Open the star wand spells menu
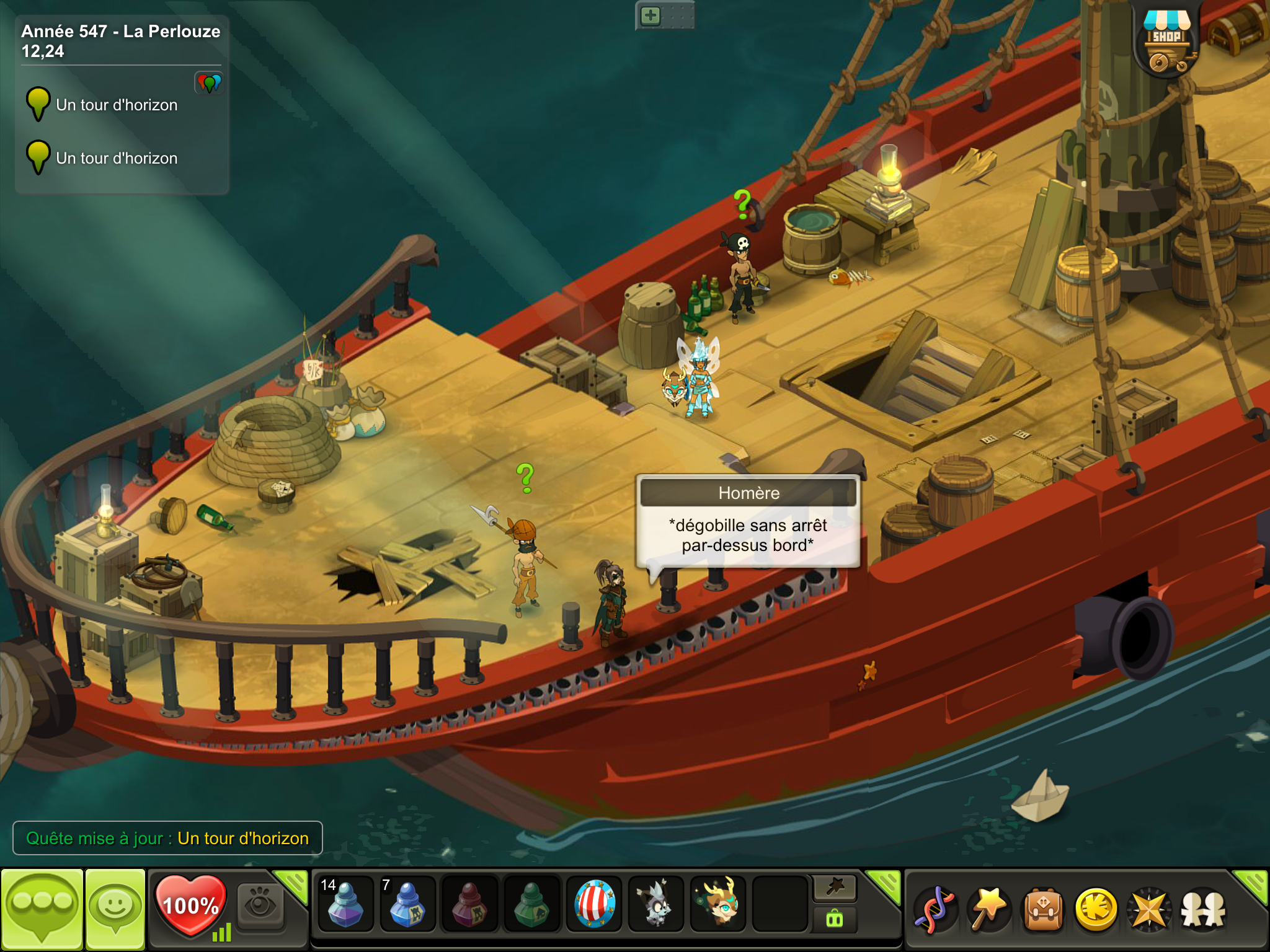1270x952 pixels. pyautogui.click(x=988, y=910)
